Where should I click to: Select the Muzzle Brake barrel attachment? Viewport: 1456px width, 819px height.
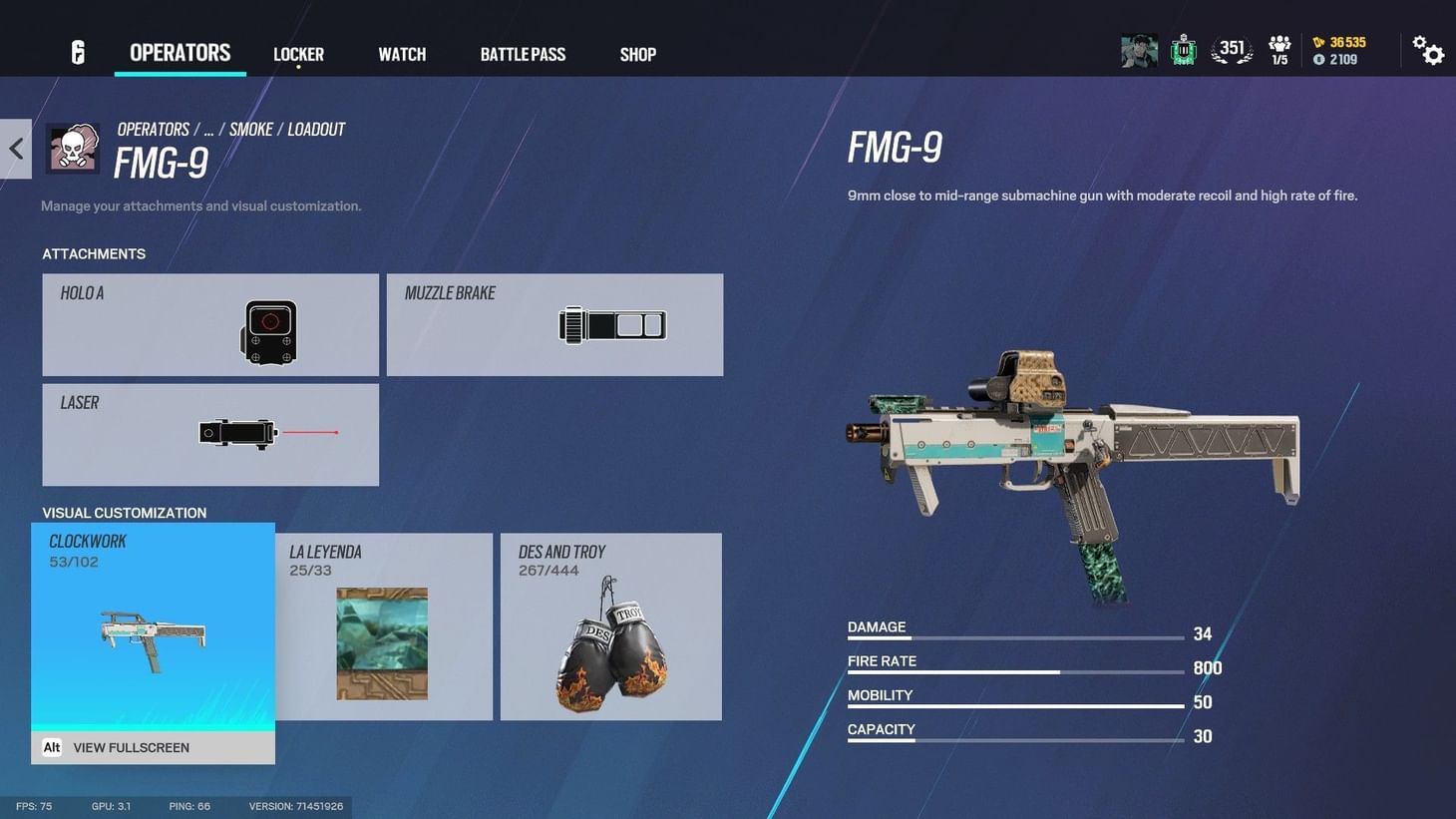[x=554, y=324]
